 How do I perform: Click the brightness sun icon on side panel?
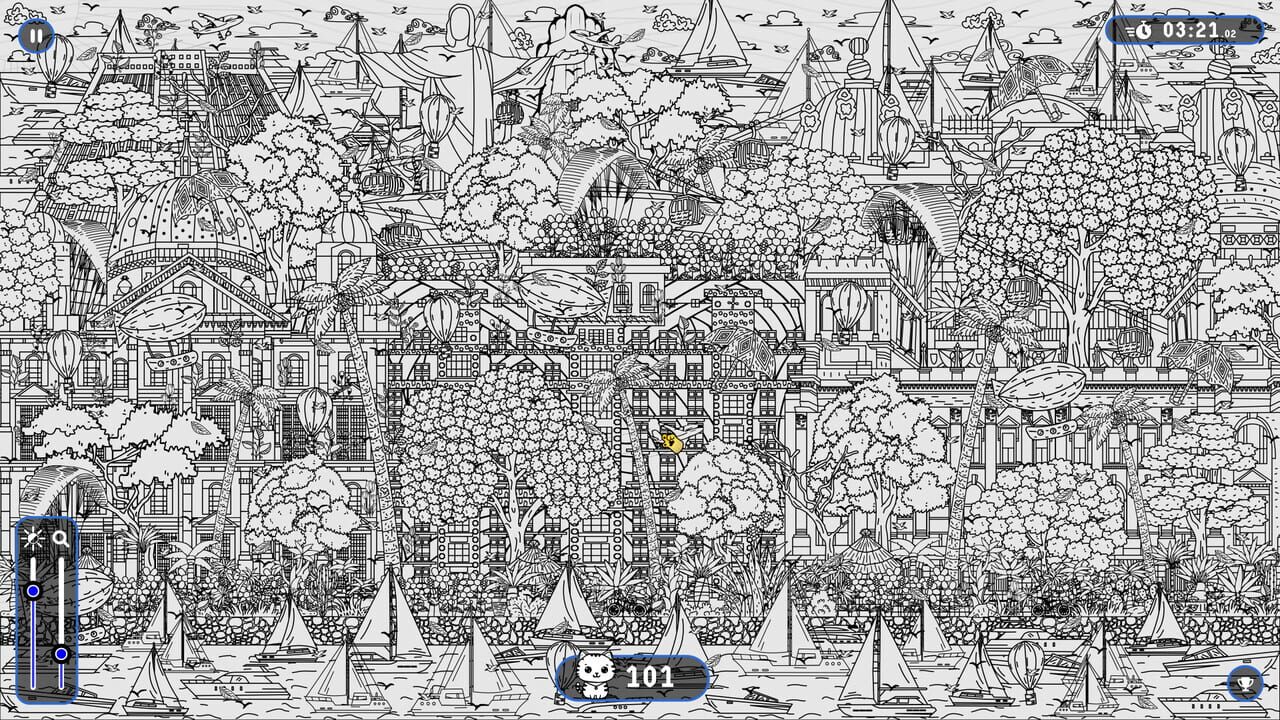click(33, 536)
